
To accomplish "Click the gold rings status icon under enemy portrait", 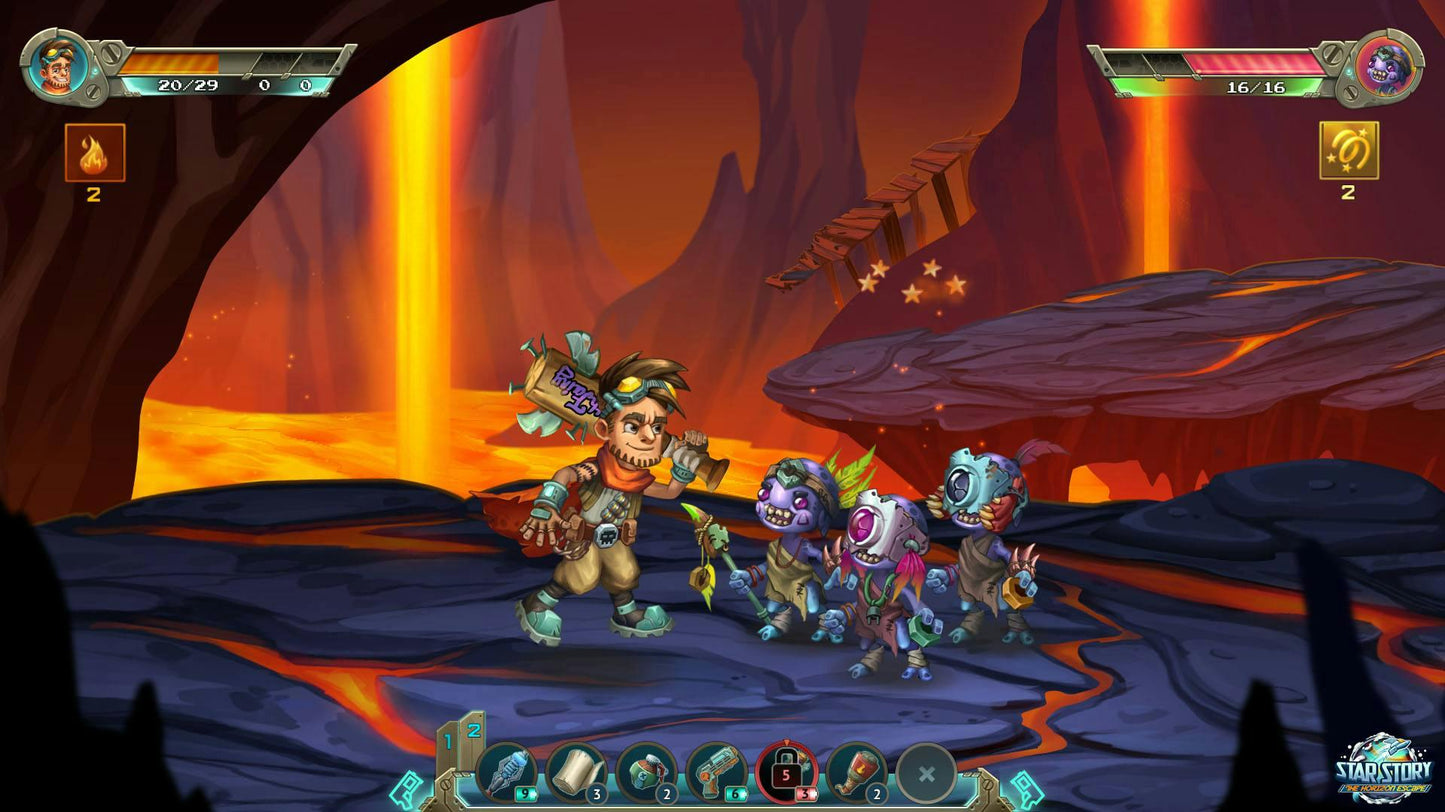I will pos(1348,152).
